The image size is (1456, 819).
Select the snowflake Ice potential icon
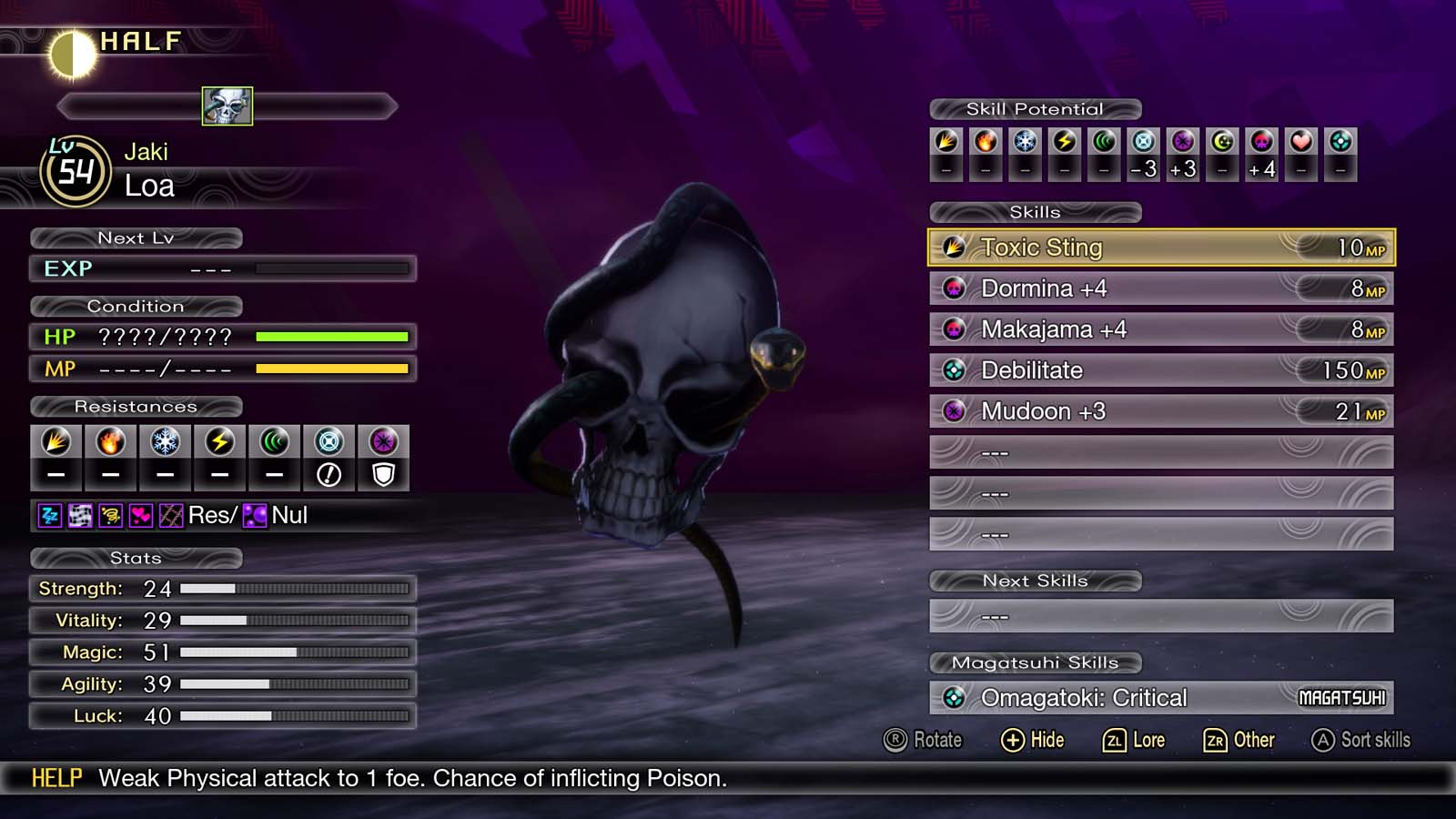[x=1025, y=141]
